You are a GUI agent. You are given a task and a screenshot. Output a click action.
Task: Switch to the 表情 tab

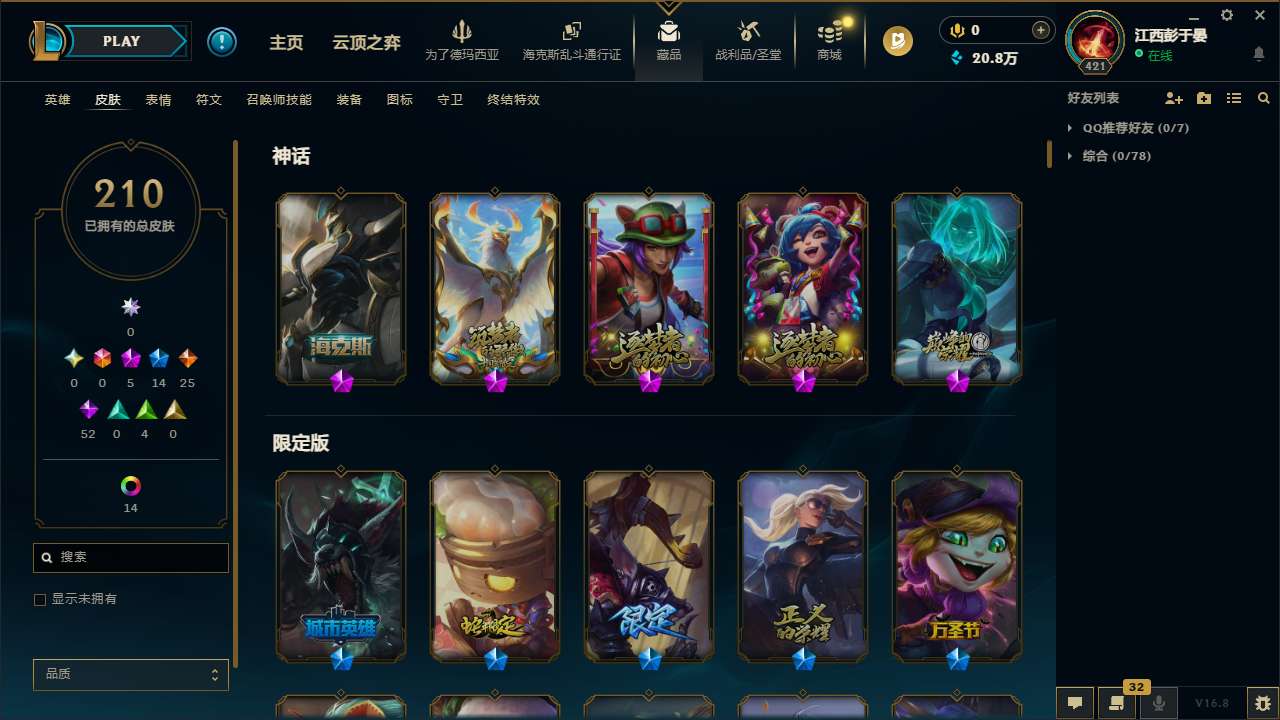coord(157,100)
